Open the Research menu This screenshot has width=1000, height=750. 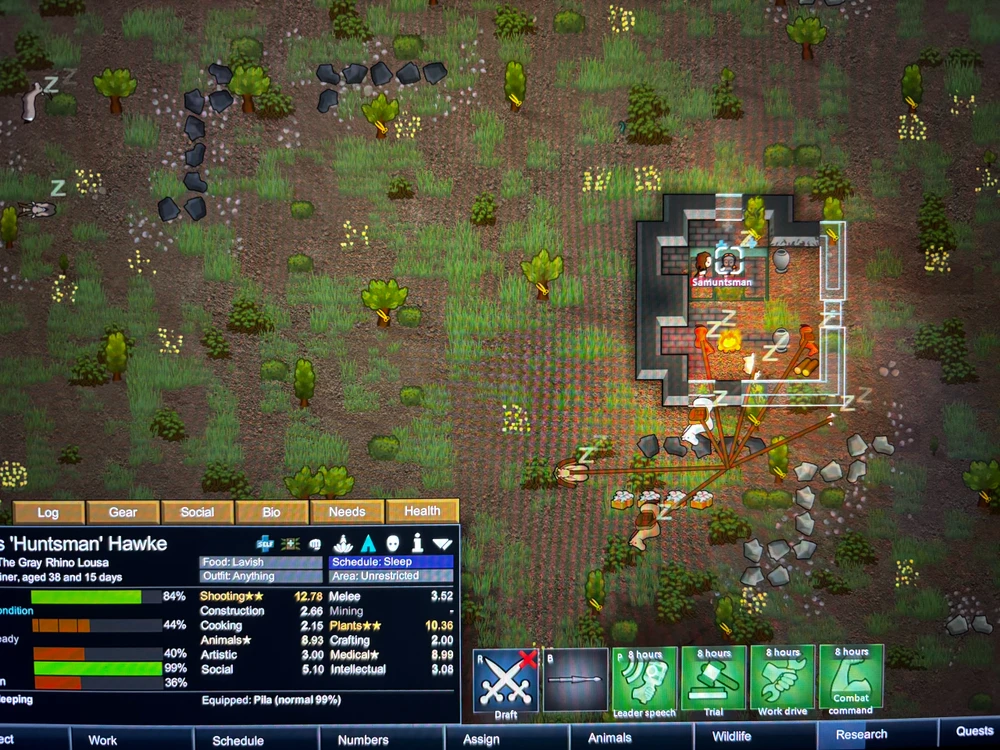click(x=861, y=734)
